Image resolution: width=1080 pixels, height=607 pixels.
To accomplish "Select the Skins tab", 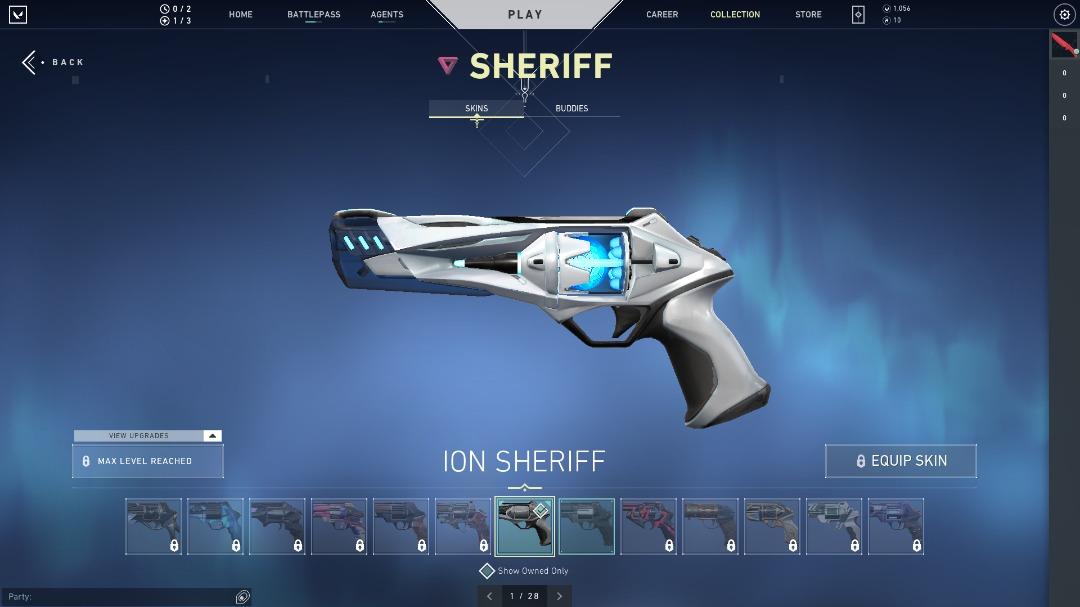I will click(x=476, y=108).
